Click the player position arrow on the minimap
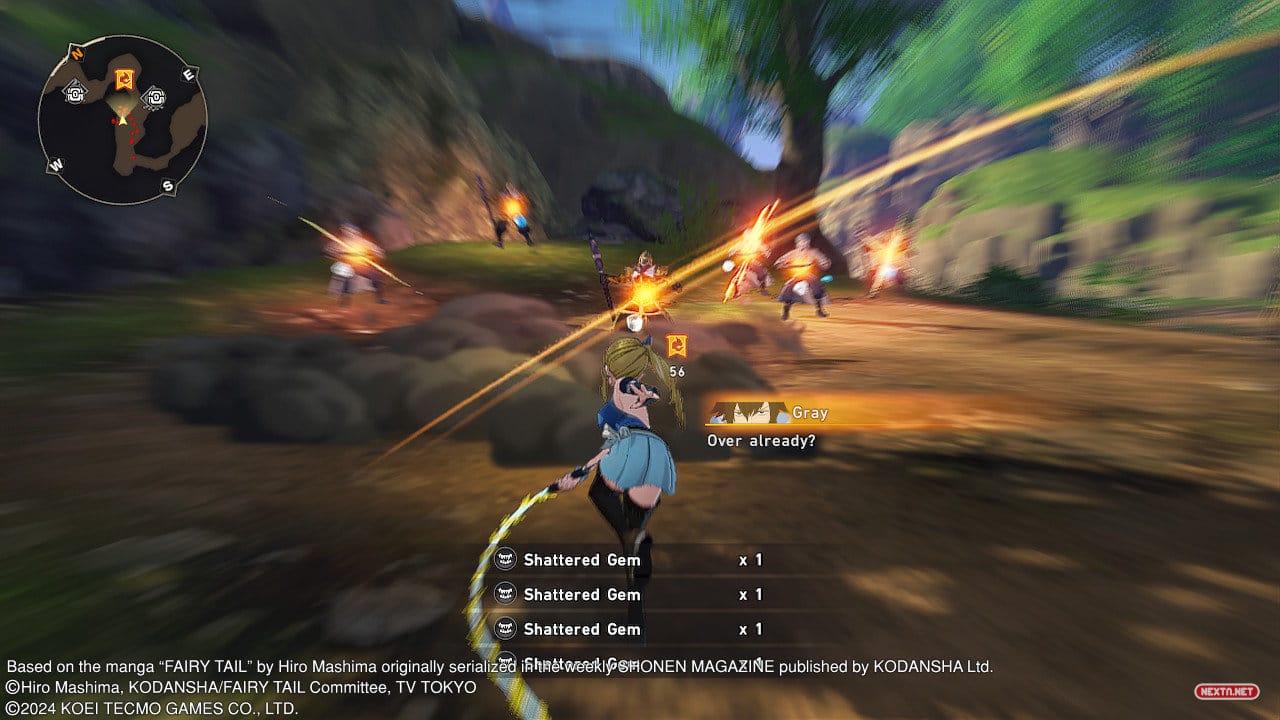 point(122,120)
